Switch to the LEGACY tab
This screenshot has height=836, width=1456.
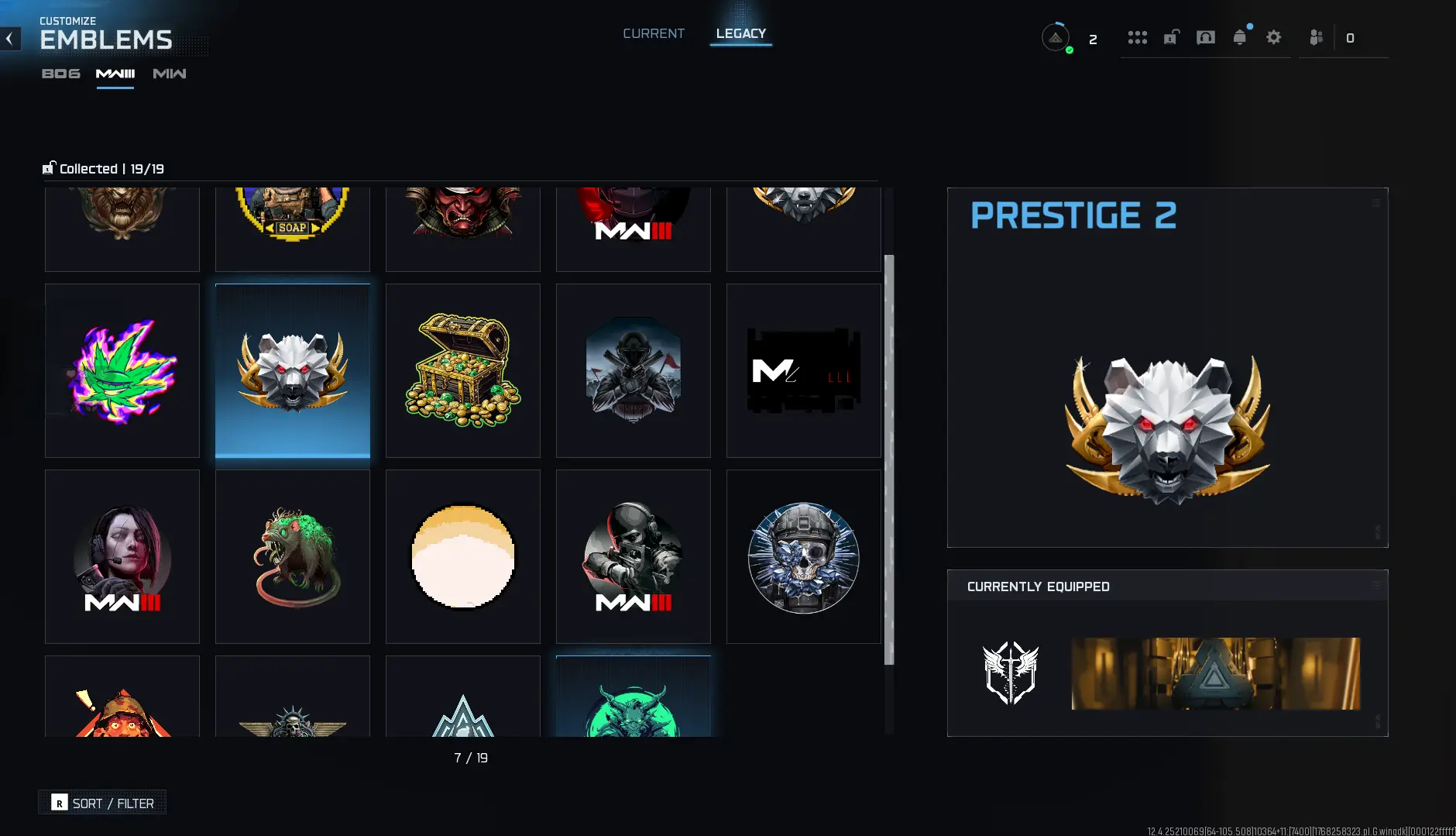(740, 33)
